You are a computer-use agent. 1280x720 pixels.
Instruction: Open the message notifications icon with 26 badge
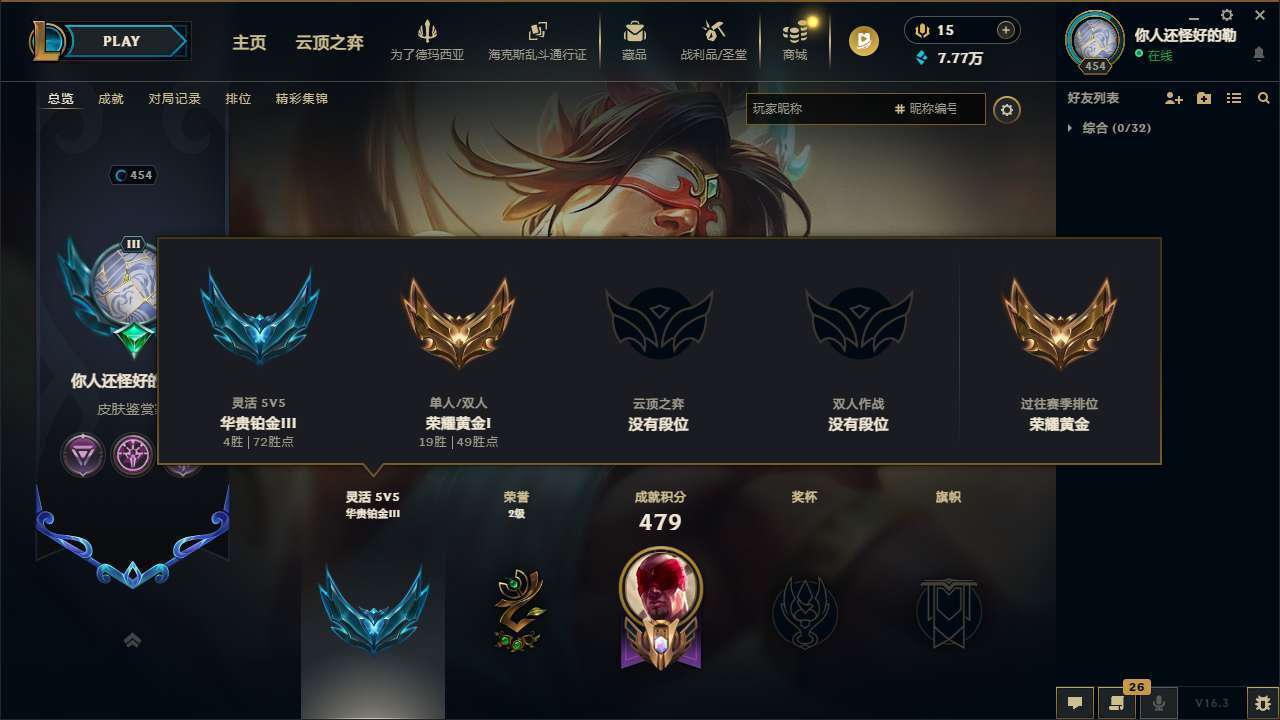tap(1115, 703)
